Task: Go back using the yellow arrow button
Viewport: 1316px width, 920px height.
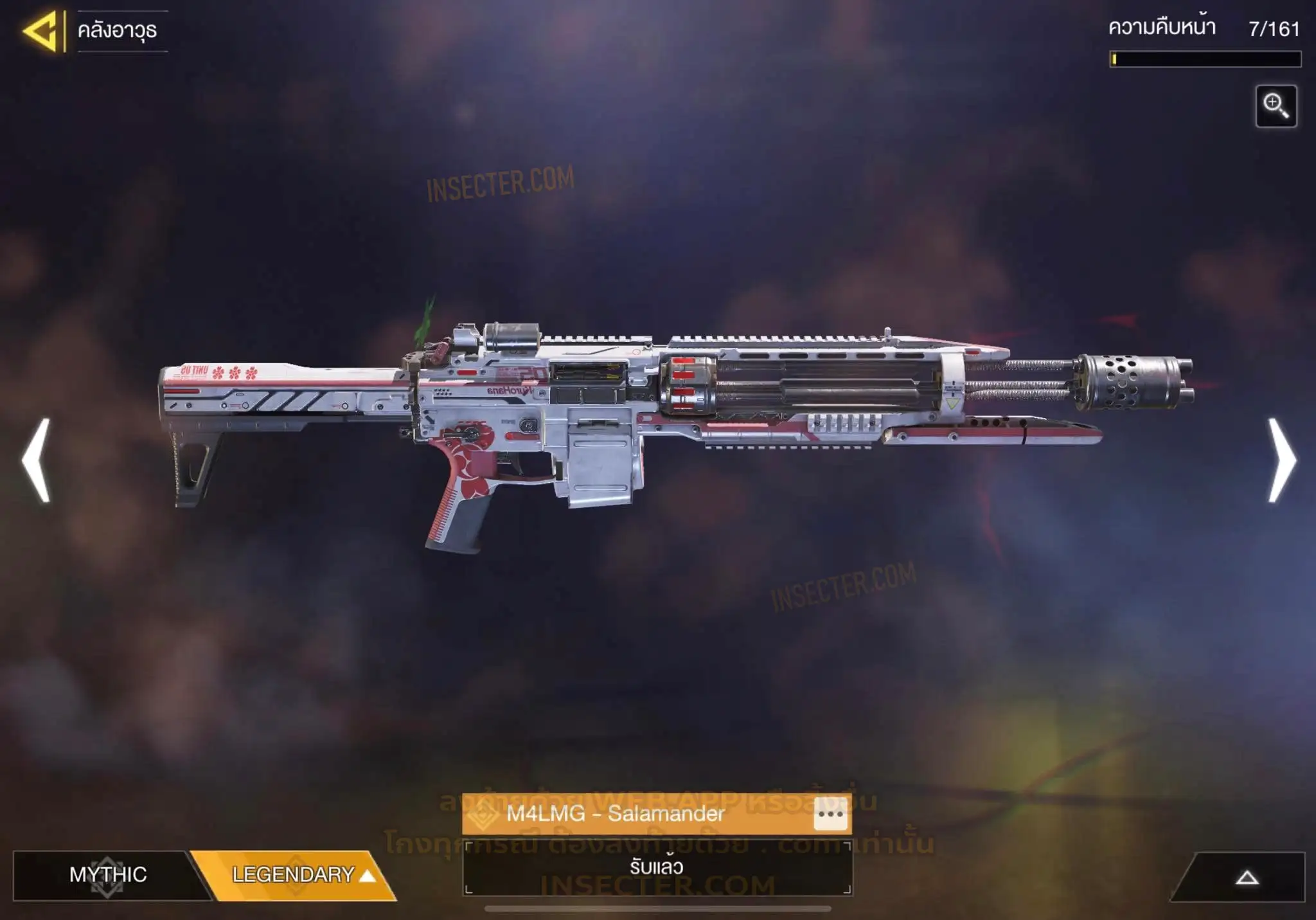Action: (40, 31)
